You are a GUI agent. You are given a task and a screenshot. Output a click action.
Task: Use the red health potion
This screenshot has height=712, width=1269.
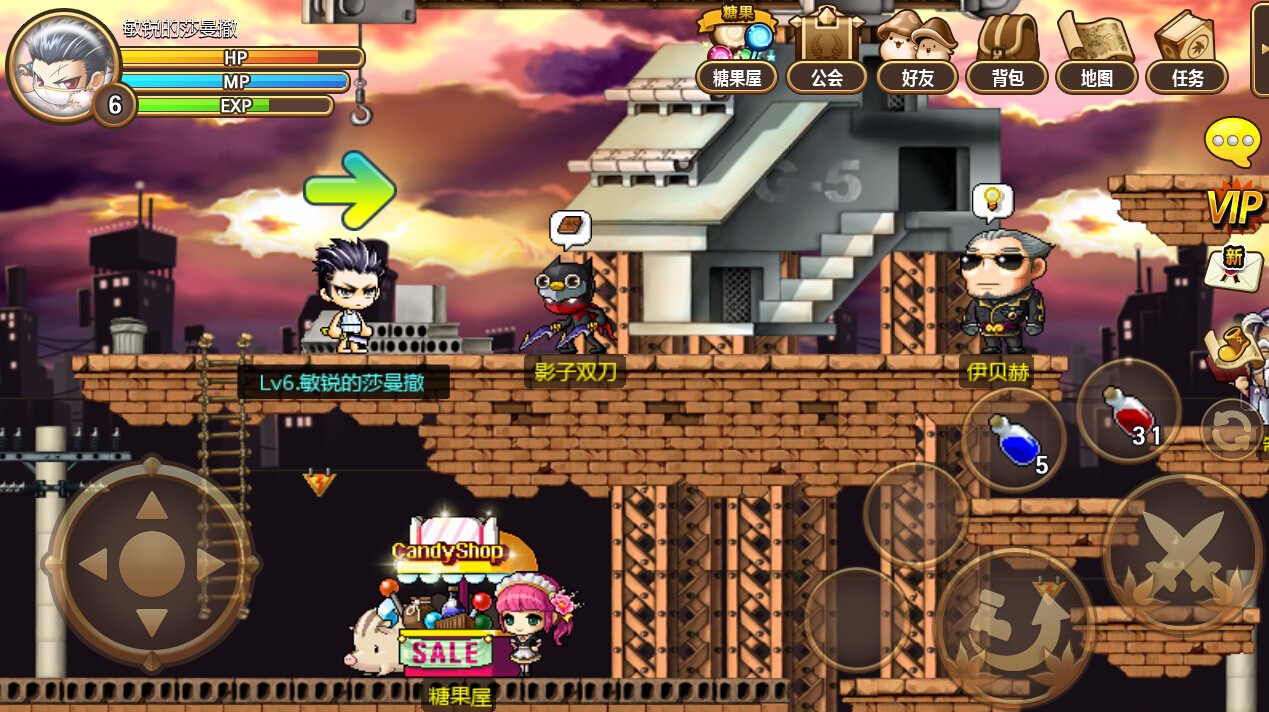(x=1128, y=410)
